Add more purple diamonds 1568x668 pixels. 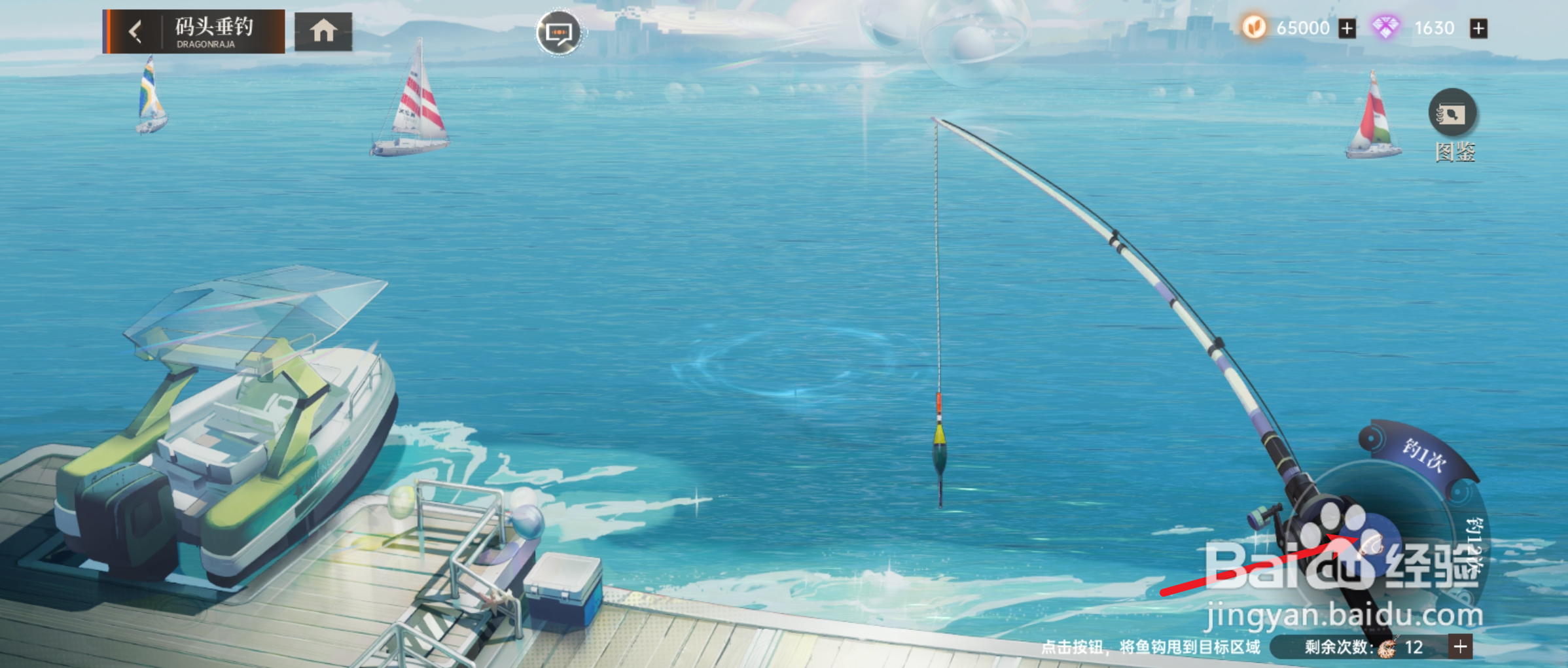(1478, 29)
